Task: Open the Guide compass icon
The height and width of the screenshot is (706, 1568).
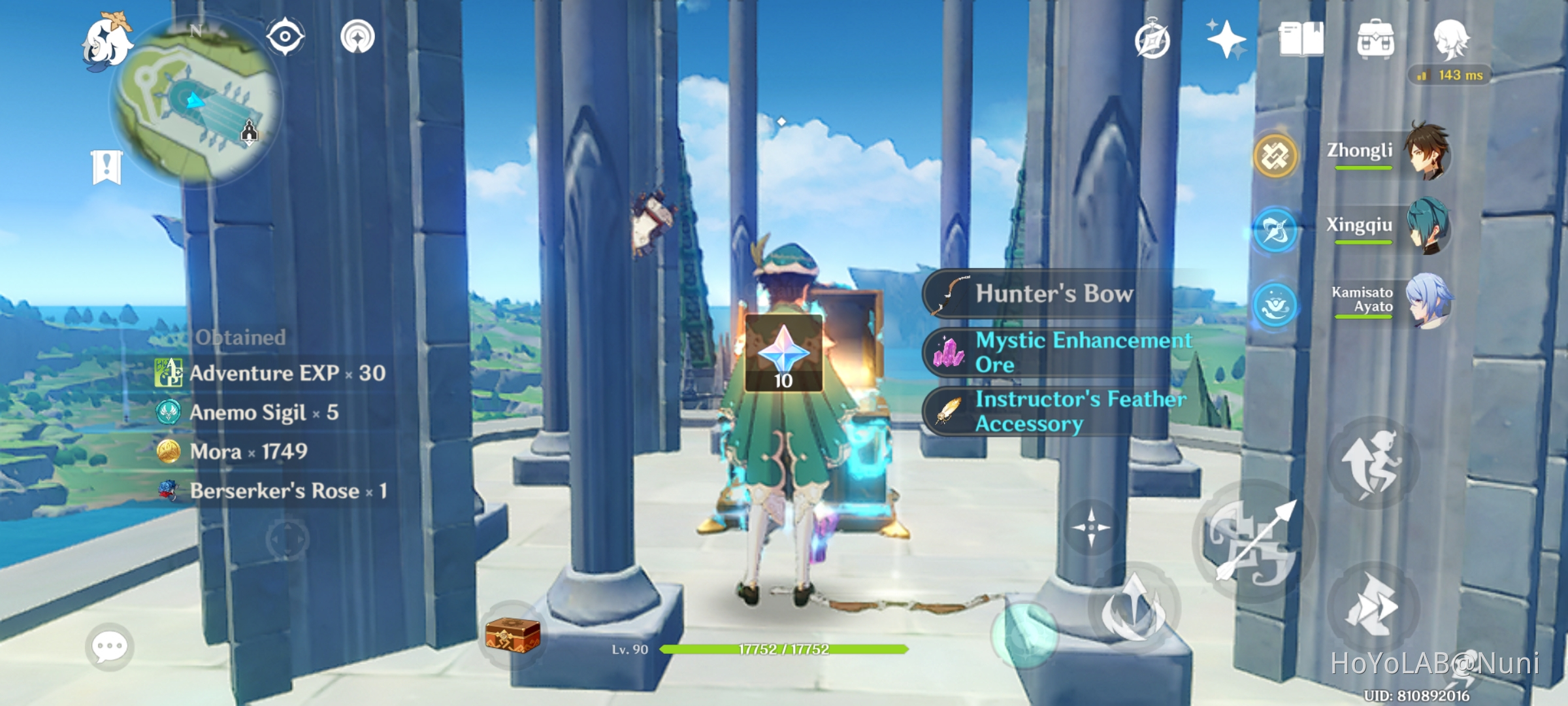Action: point(1151,41)
